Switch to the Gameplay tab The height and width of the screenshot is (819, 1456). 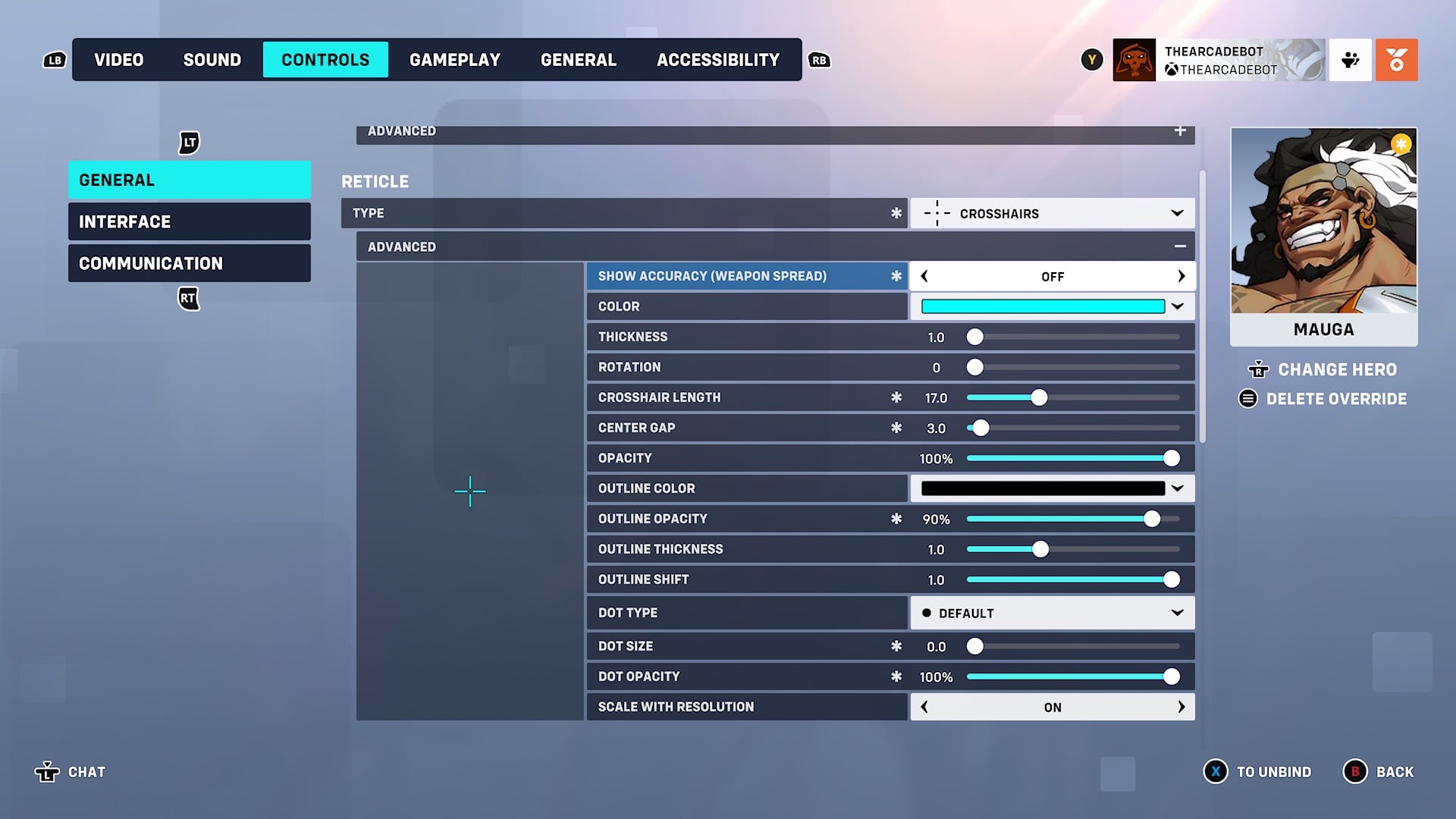[455, 59]
